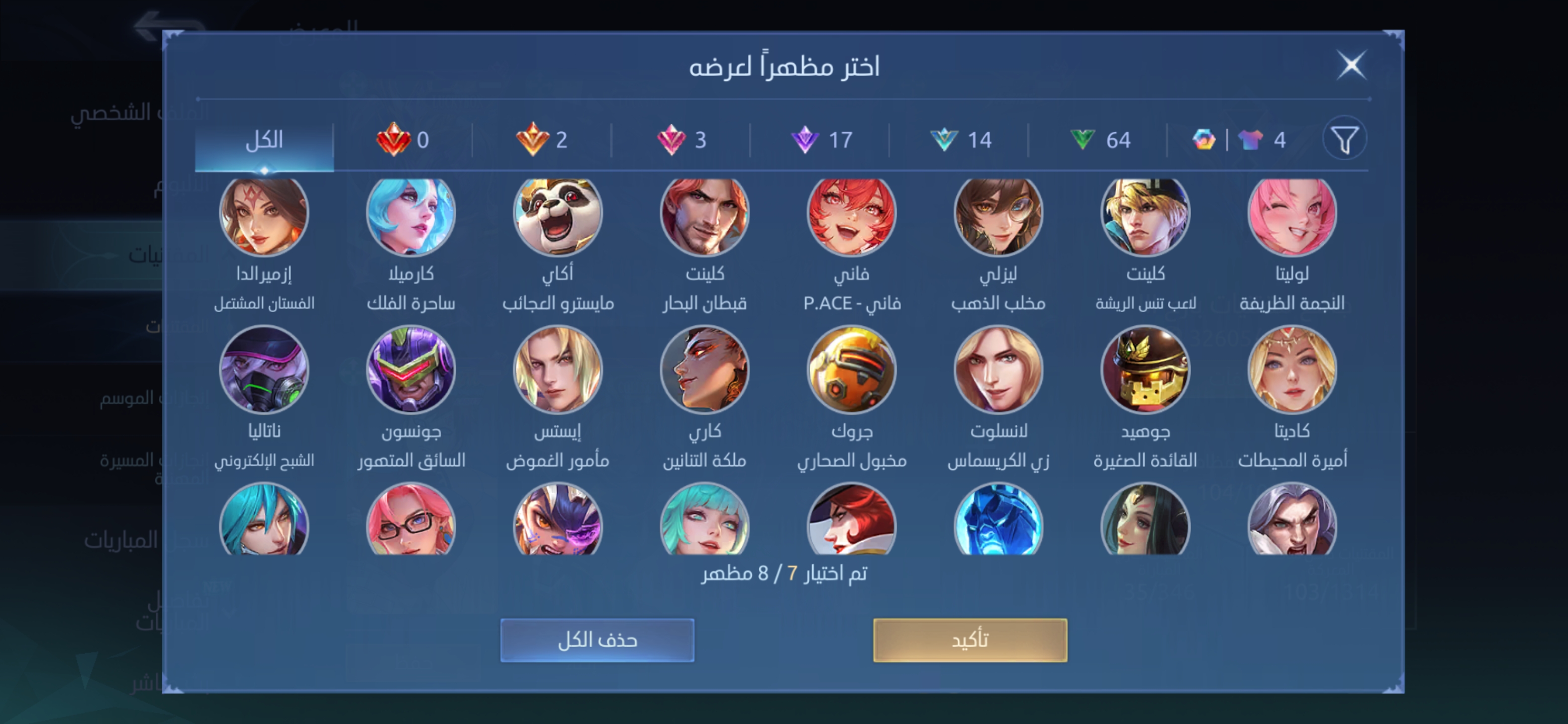Select the كاري ملكة التنانين skin portrait
Screen dimensions: 1568x724
(705, 370)
